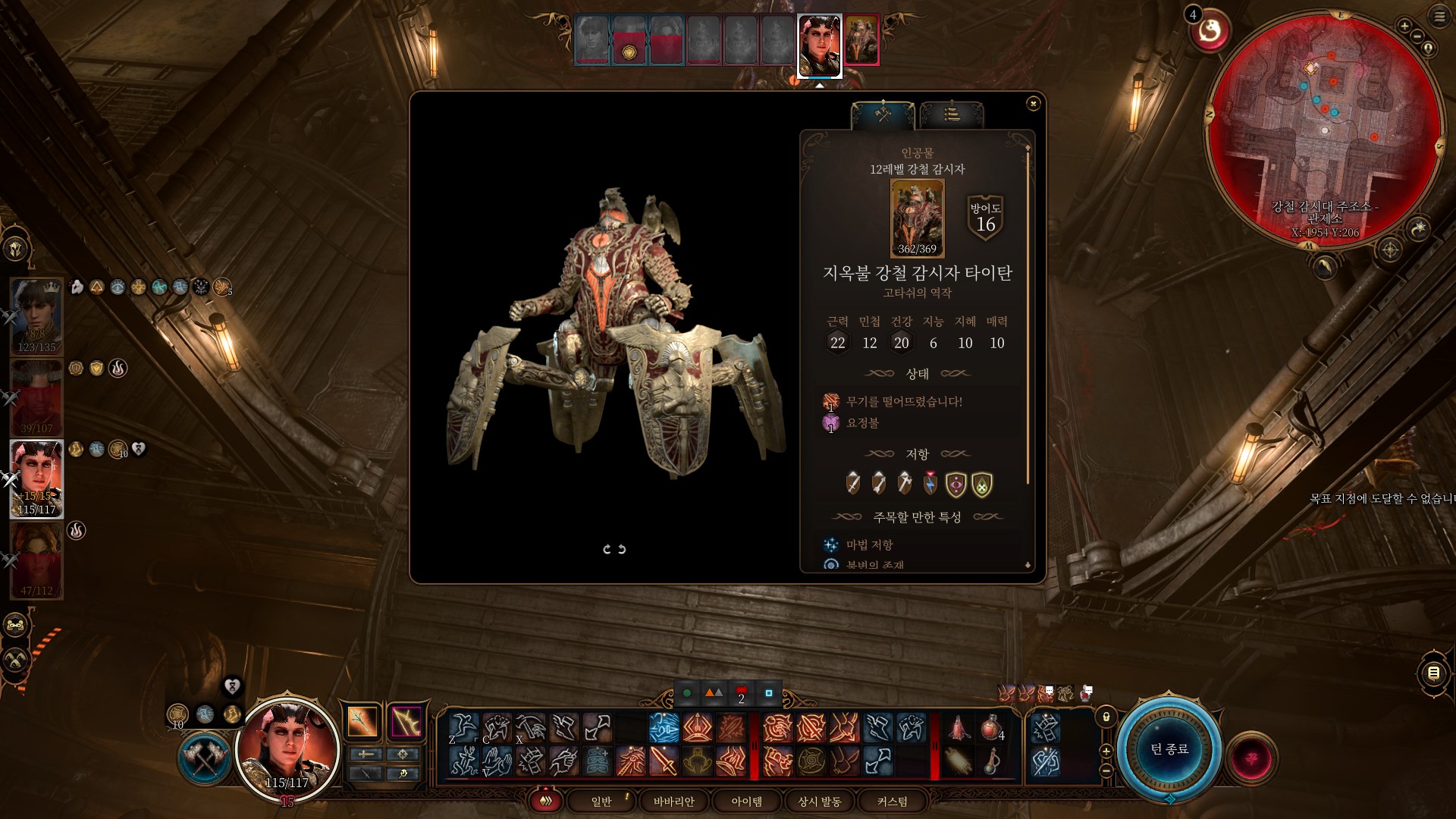This screenshot has width=1456, height=819.
Task: Click the 마법 저항 trait entry
Action: pyautogui.click(x=869, y=544)
